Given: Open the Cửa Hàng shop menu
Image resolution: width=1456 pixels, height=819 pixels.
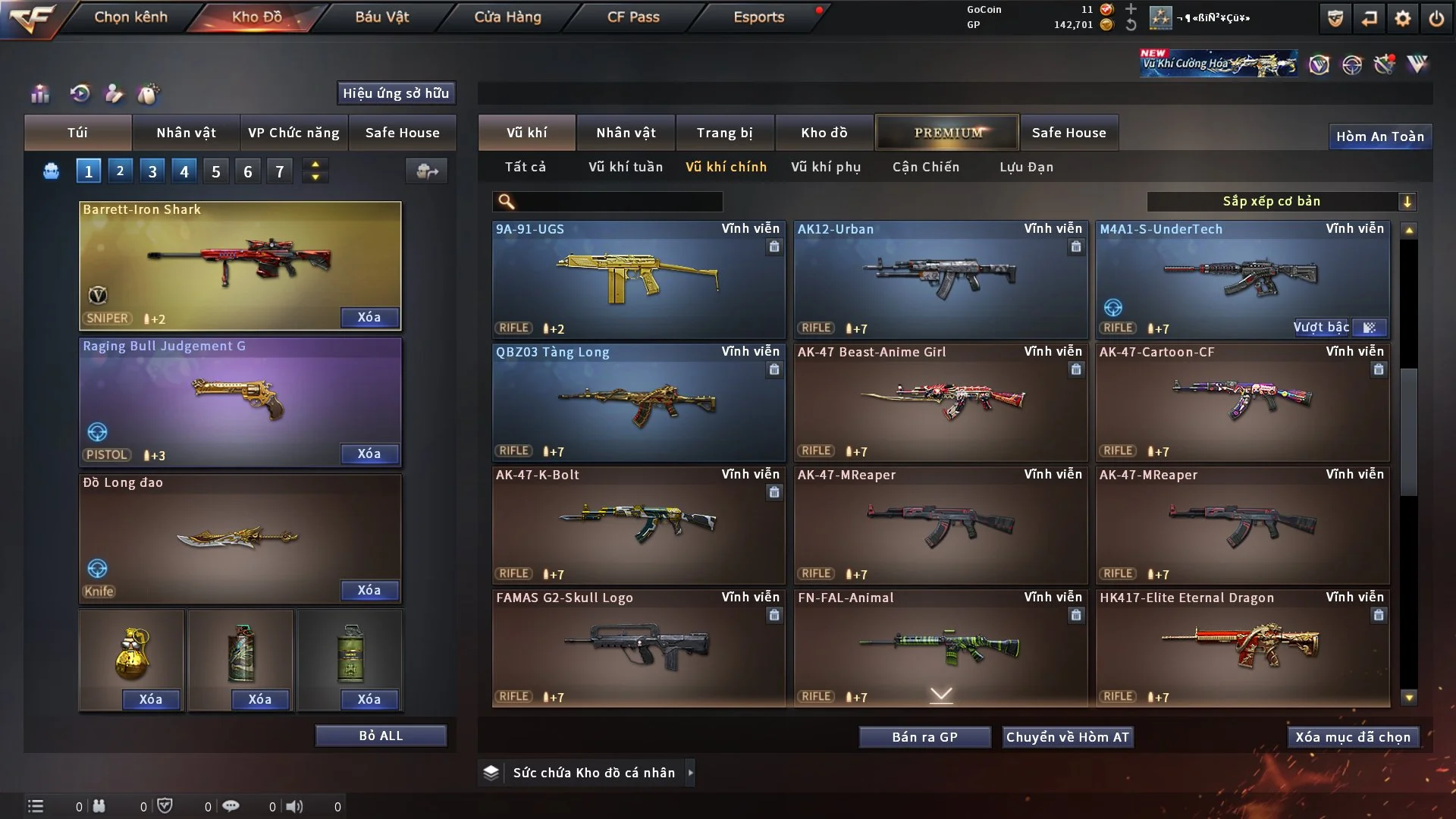Looking at the screenshot, I should pos(507,17).
